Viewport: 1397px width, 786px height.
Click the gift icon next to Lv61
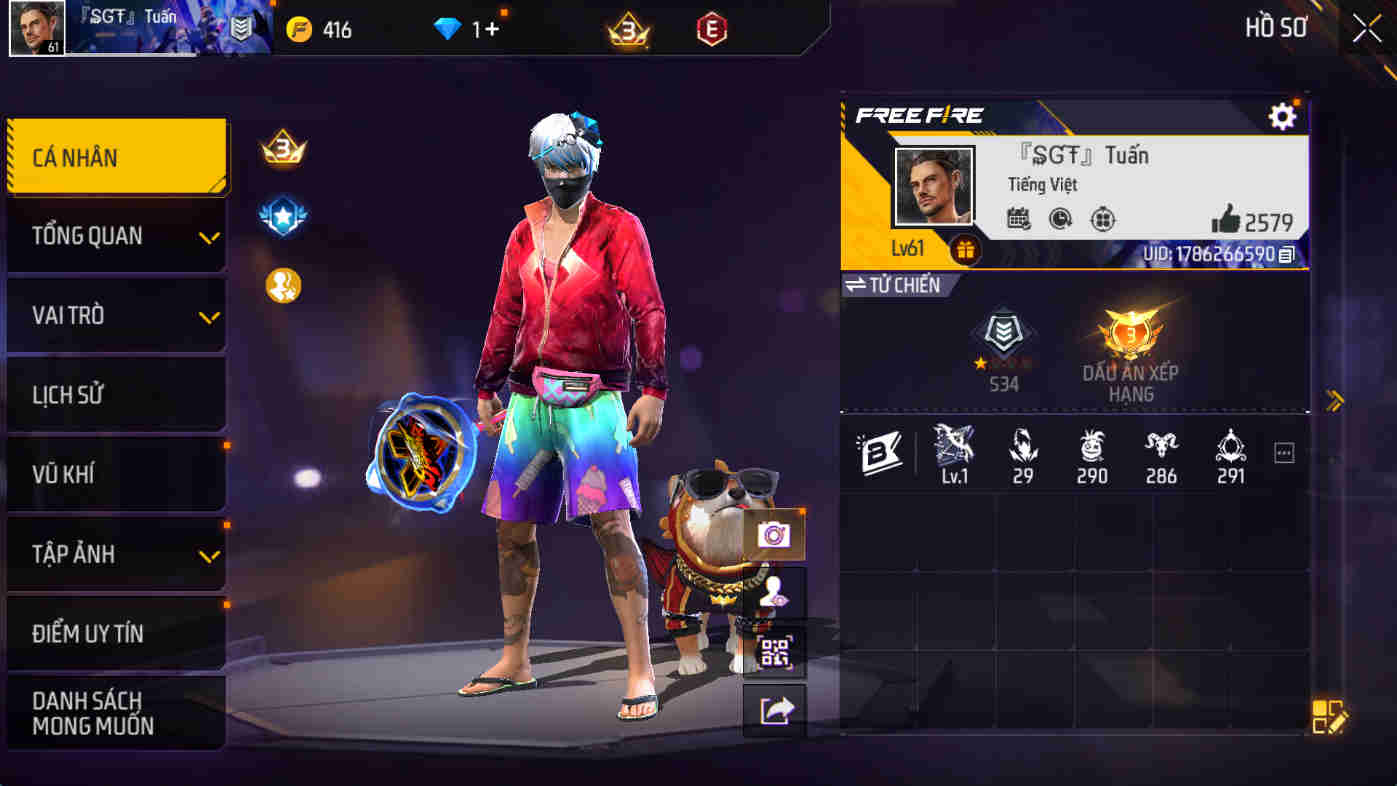coord(965,251)
